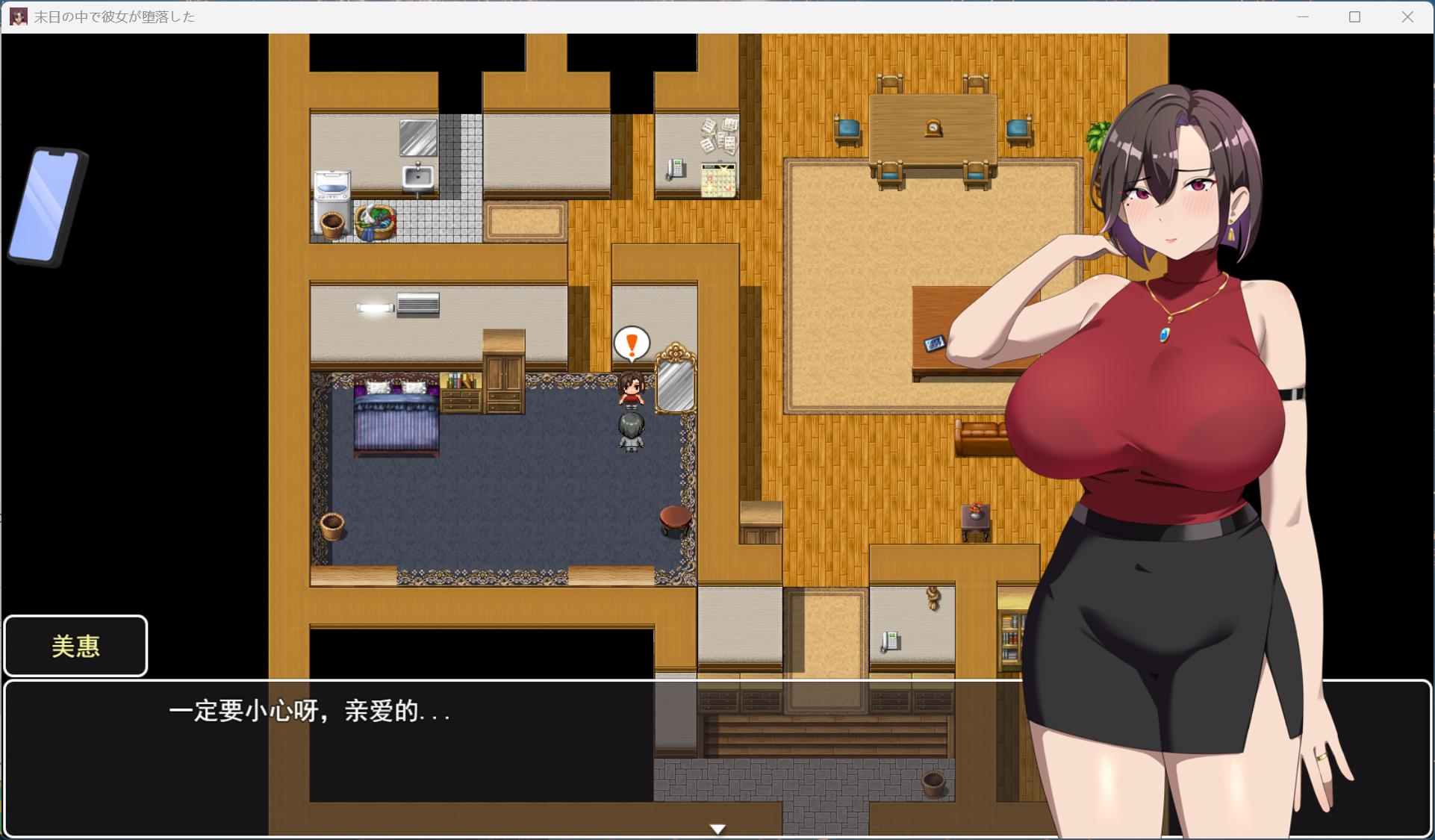This screenshot has height=840, width=1435.
Task: Click the gray-haired NPC near the mirror
Action: click(x=631, y=433)
